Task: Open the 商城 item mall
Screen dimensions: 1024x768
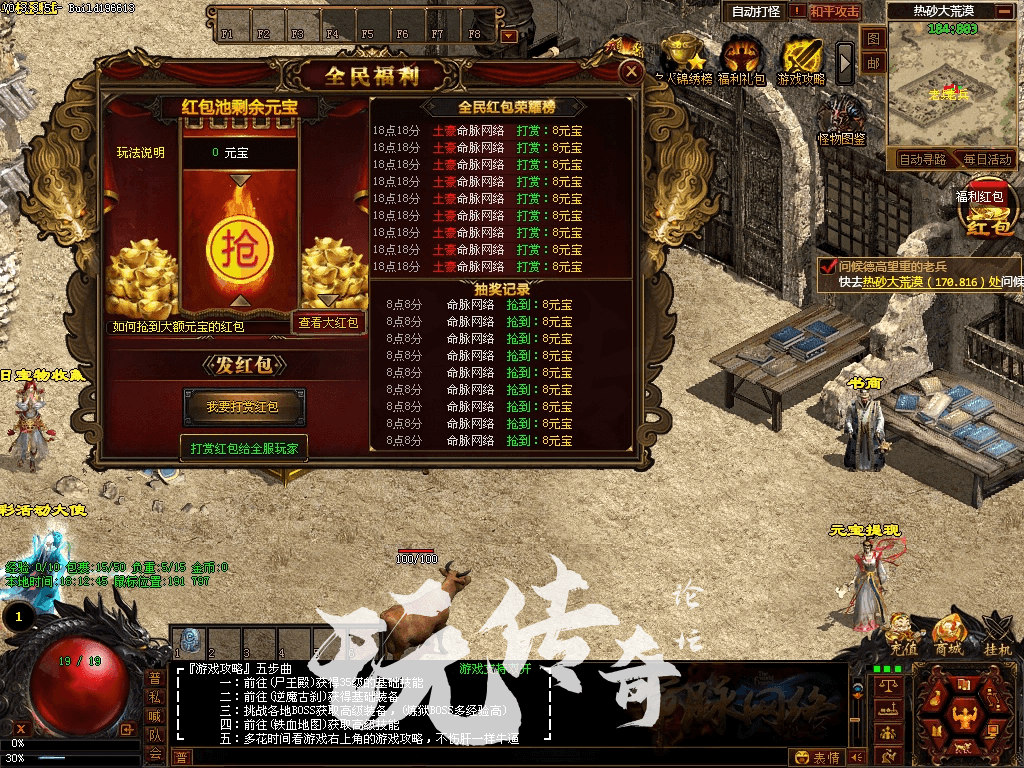Action: pyautogui.click(x=948, y=634)
